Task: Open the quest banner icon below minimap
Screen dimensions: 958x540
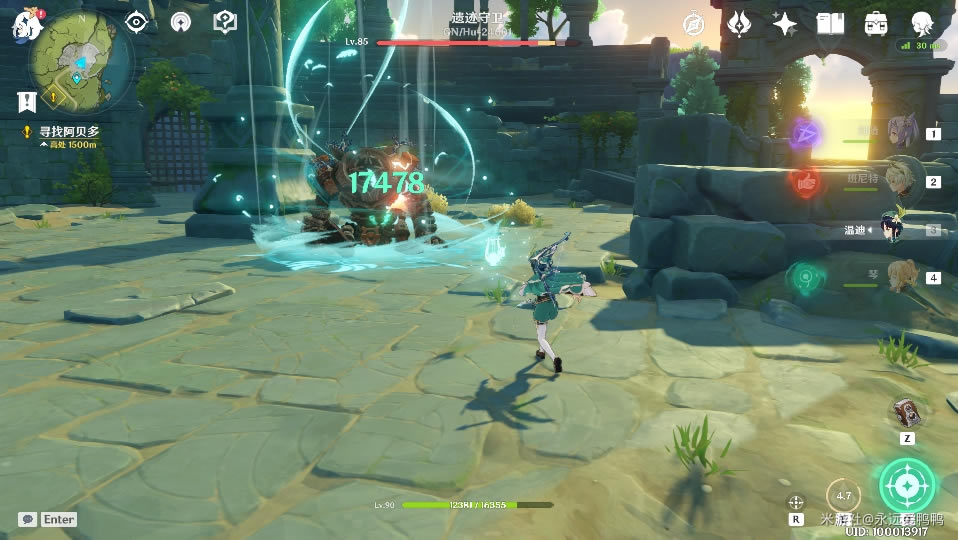Action: click(26, 101)
